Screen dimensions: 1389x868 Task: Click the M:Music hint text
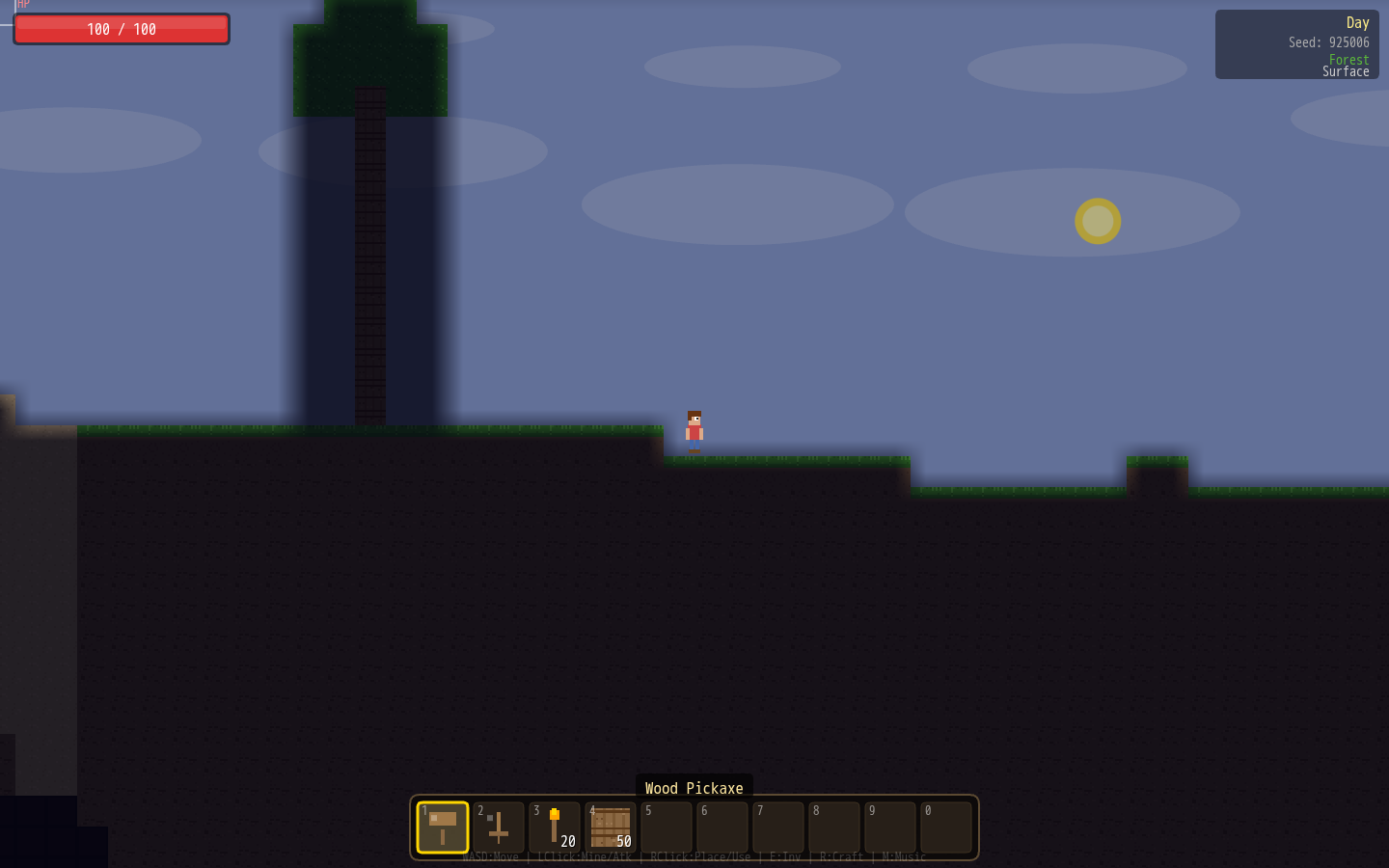click(x=903, y=856)
